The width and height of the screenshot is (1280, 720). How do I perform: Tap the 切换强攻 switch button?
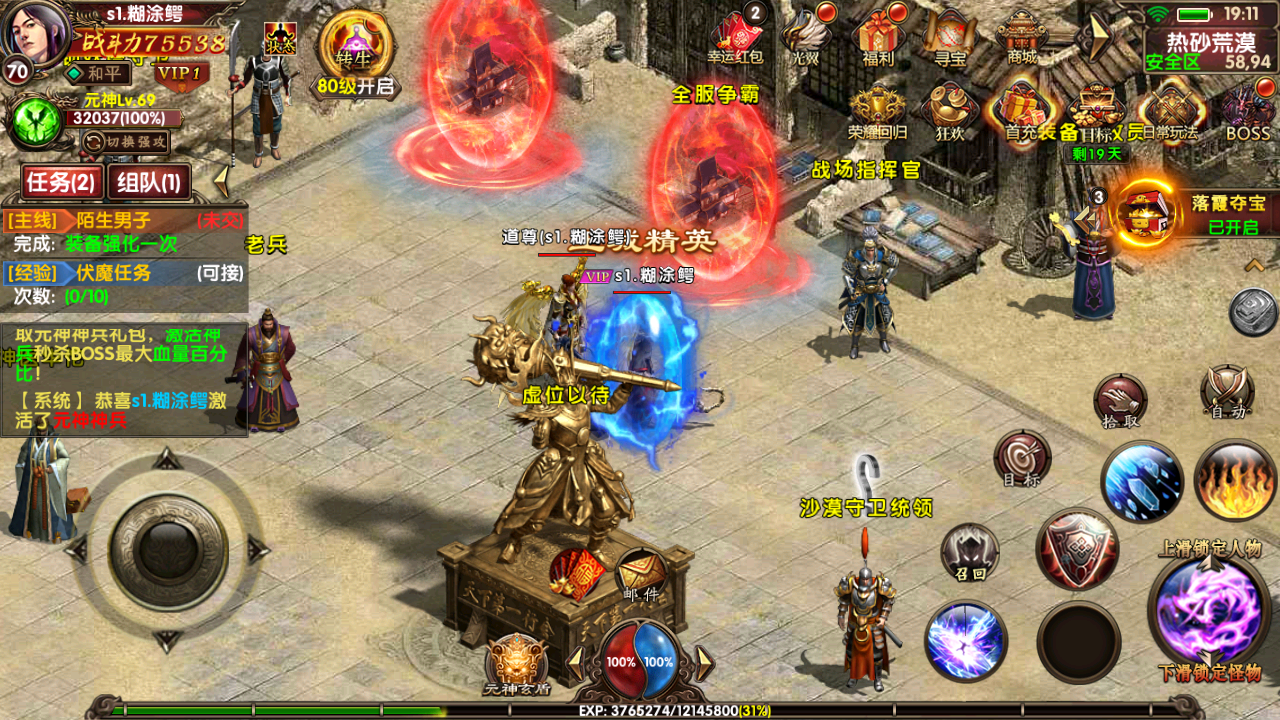pos(125,142)
